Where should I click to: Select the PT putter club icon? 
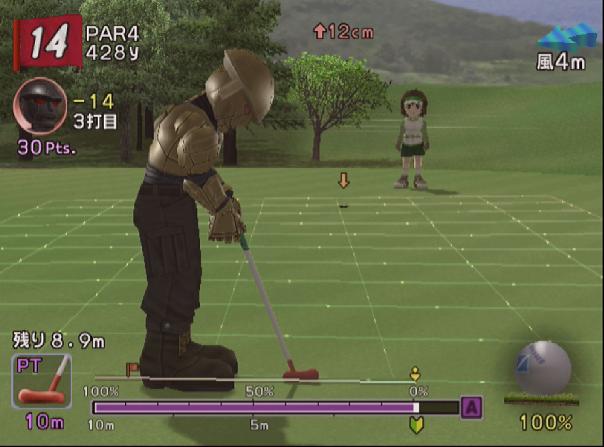[x=42, y=380]
